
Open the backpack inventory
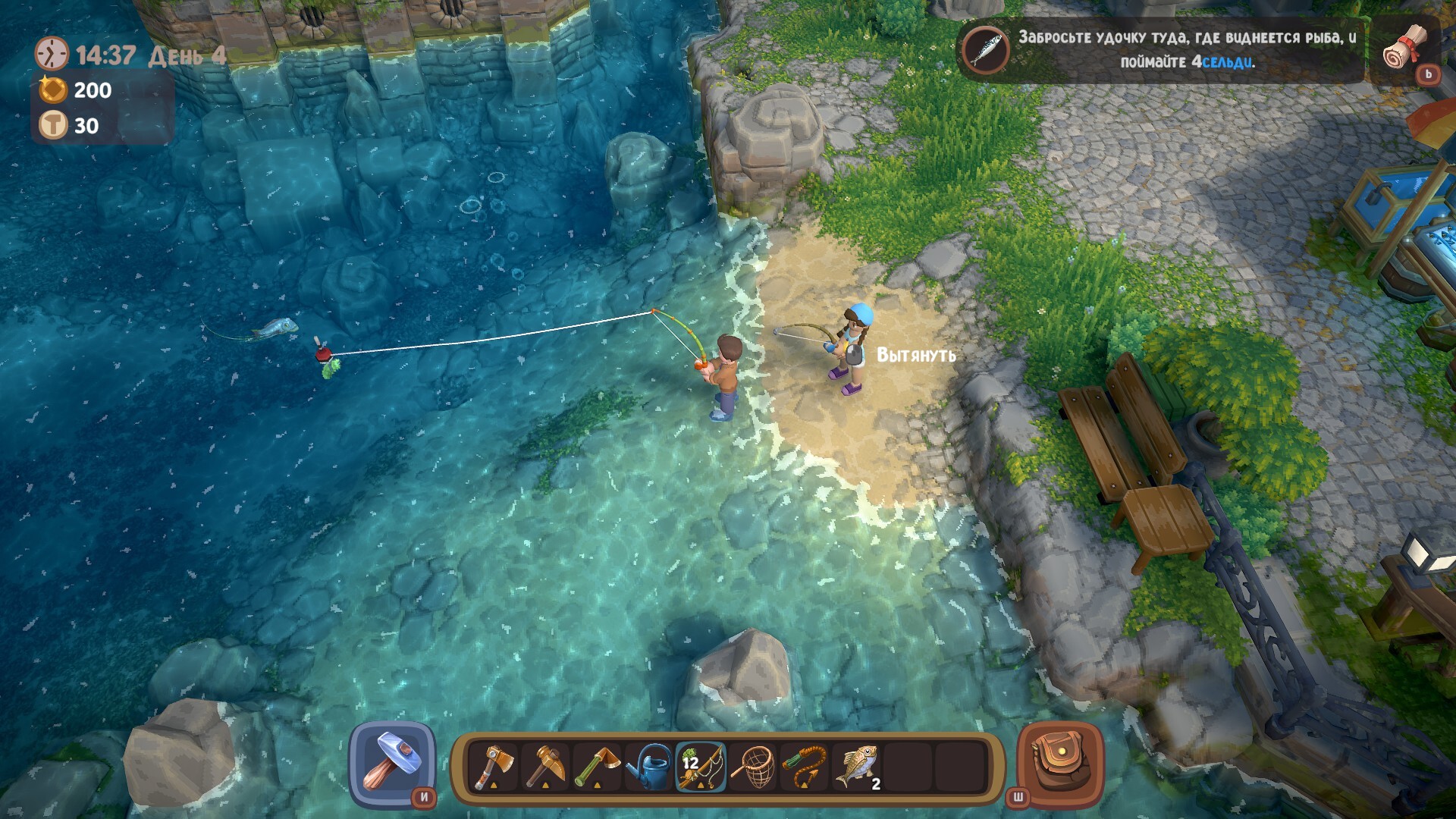pyautogui.click(x=1059, y=764)
